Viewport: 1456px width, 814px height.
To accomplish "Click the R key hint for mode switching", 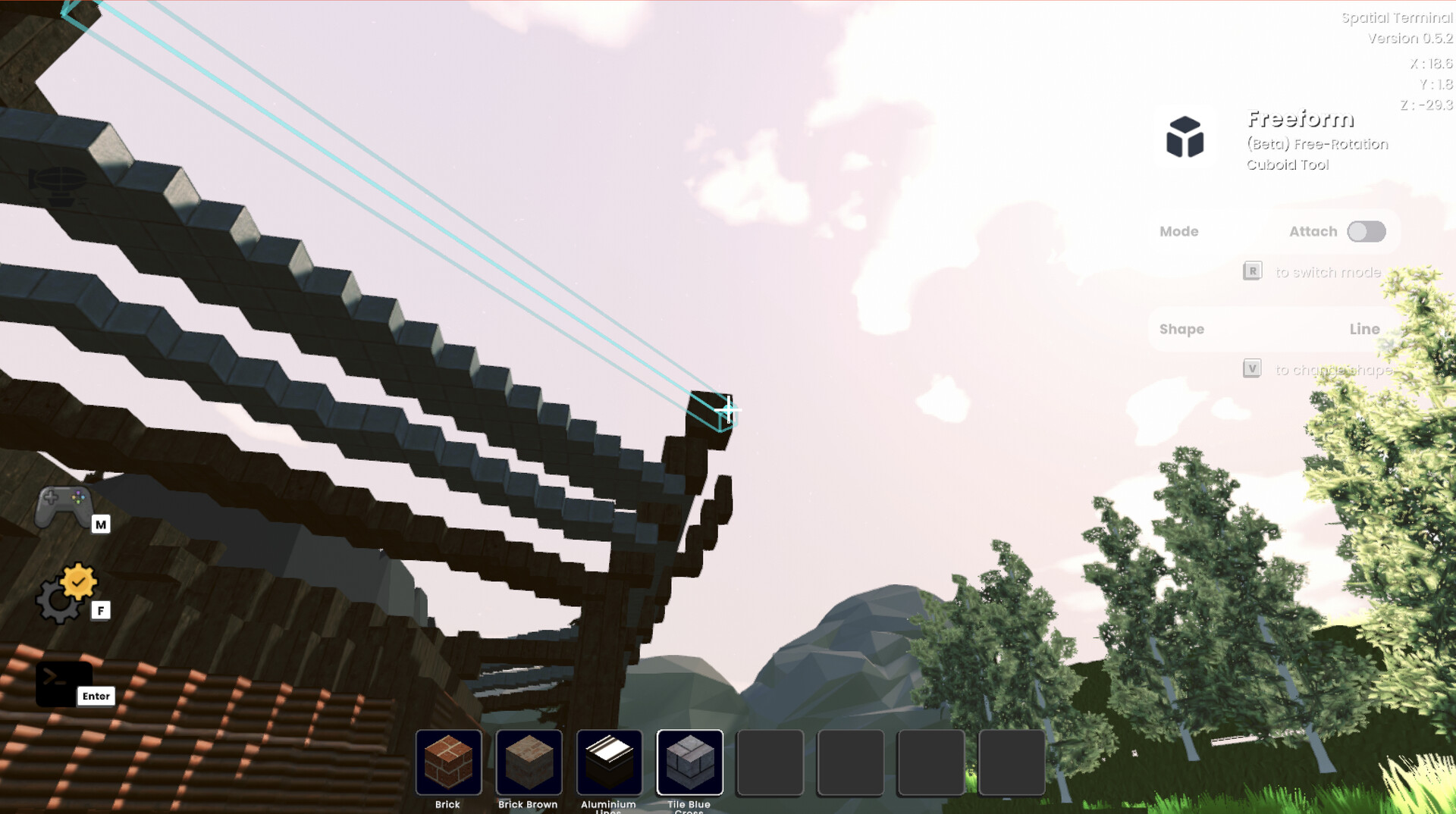I will coord(1254,271).
